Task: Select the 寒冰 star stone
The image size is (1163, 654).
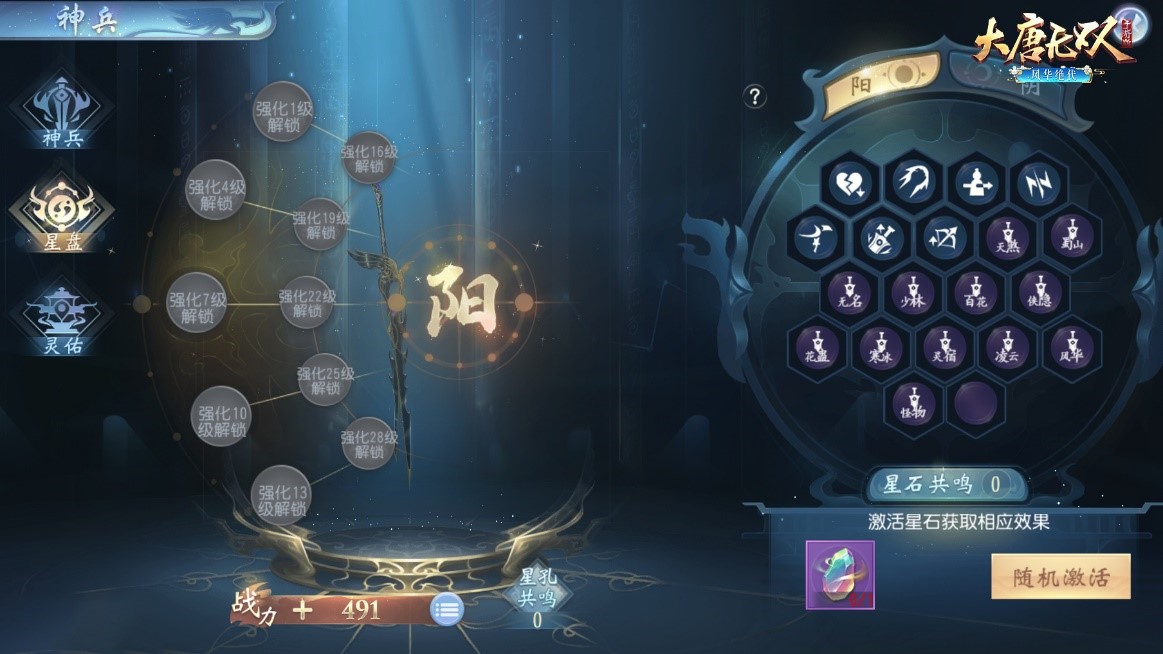Action: (881, 348)
